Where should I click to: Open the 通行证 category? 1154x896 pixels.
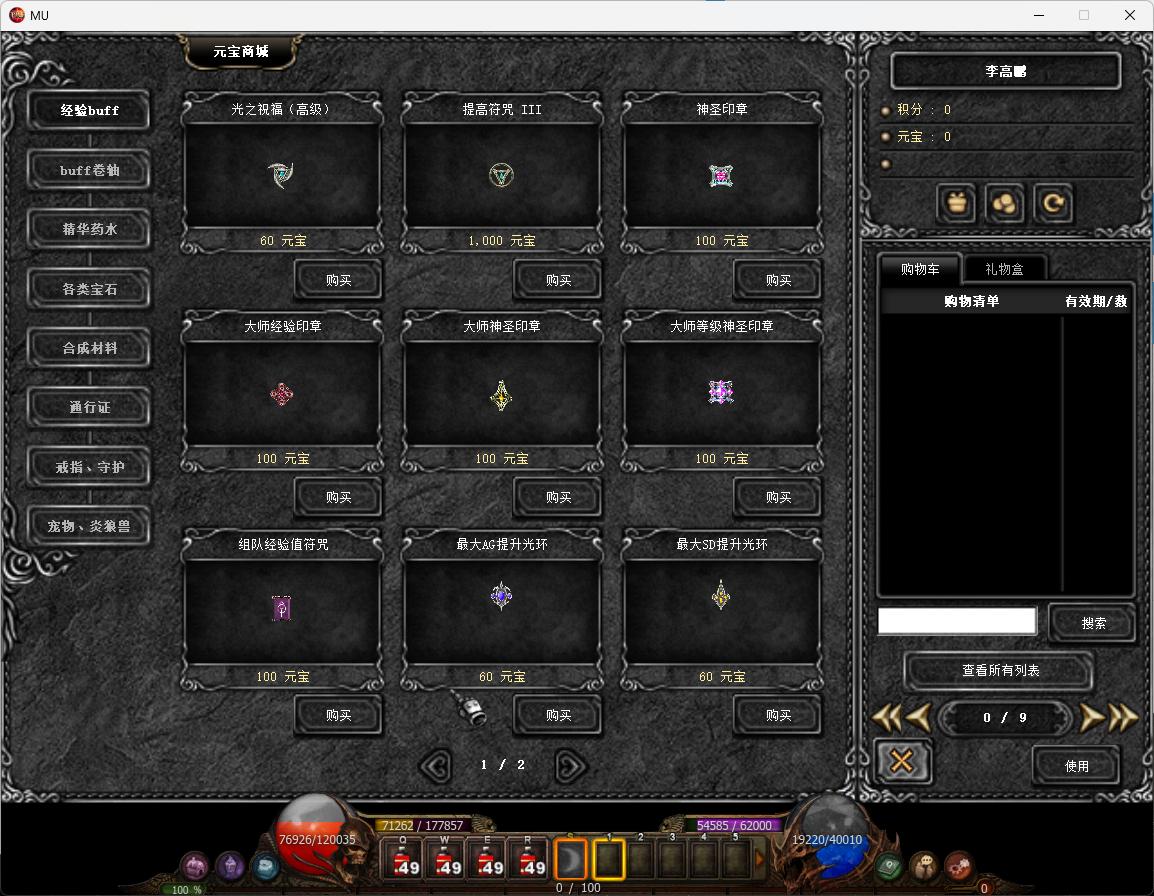point(90,408)
